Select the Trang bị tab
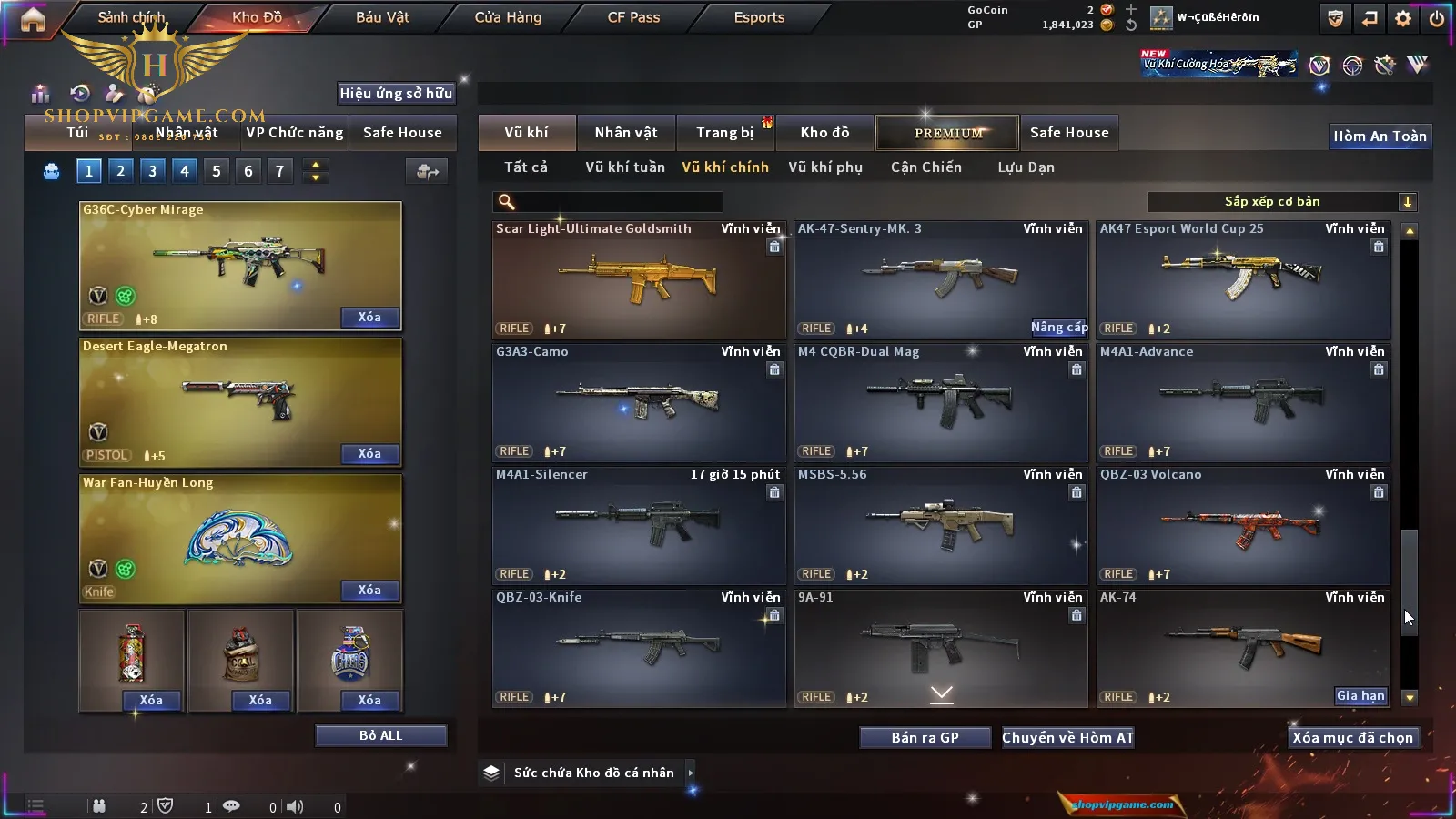Screen dimensions: 1456x819 (x=725, y=133)
